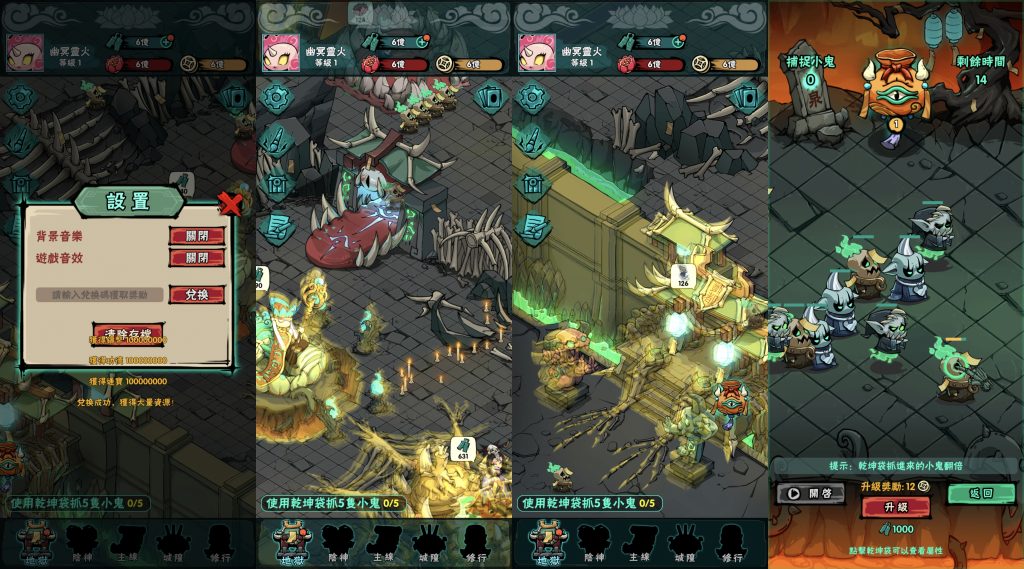Viewport: 1024px width, 569px height.
Task: Clear save data with 清除存檔
Action: click(127, 332)
